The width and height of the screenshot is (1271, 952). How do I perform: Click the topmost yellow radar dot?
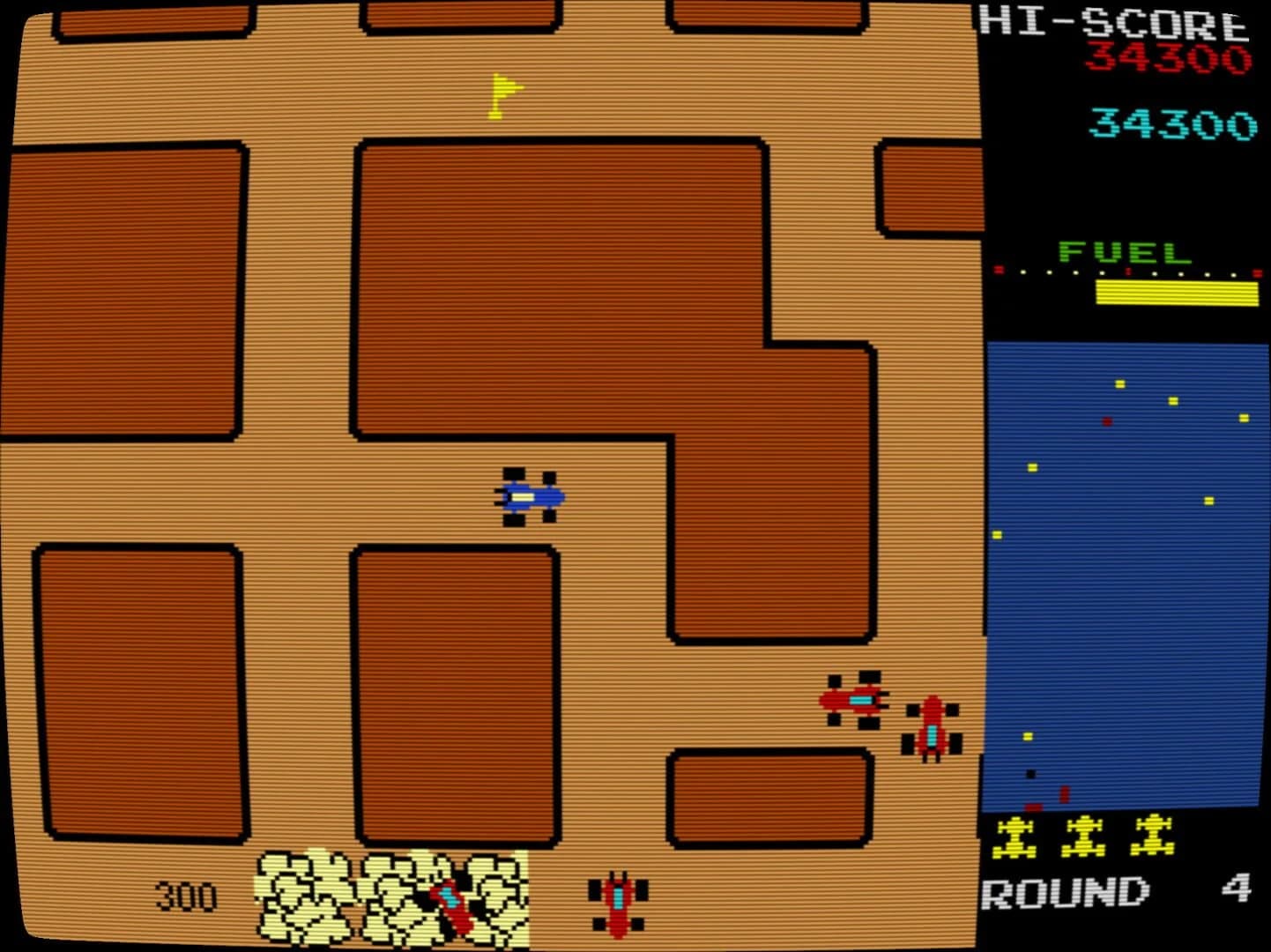coord(1120,383)
